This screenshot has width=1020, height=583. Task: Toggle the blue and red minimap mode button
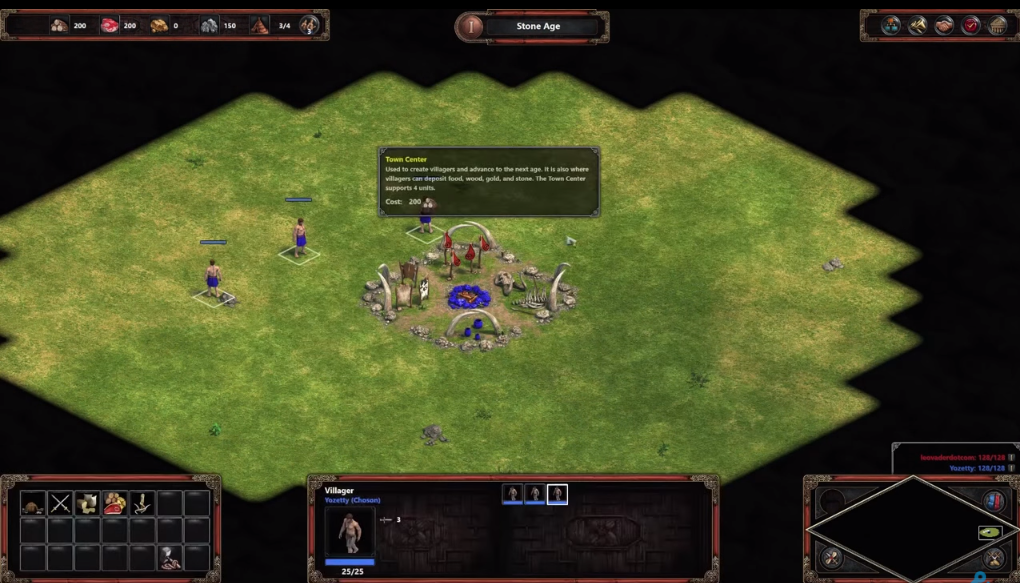(993, 501)
